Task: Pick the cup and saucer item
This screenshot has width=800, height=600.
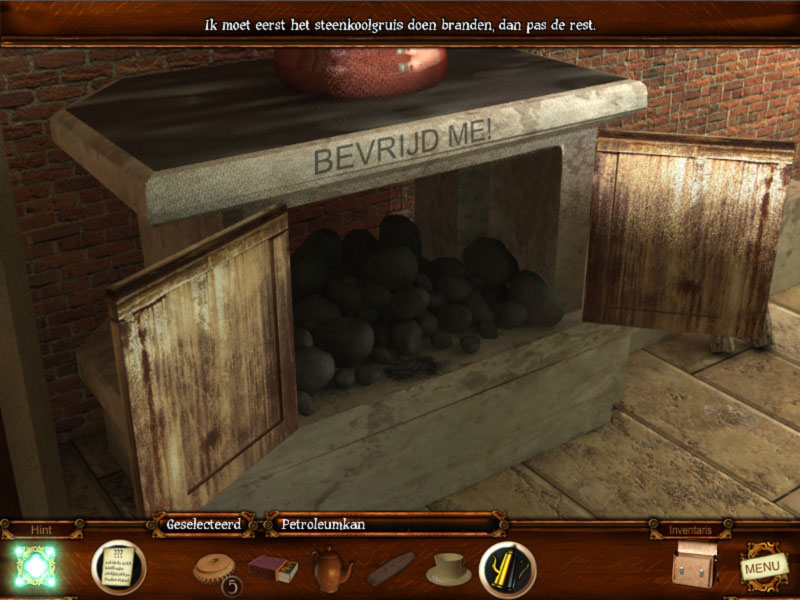Action: [x=448, y=568]
